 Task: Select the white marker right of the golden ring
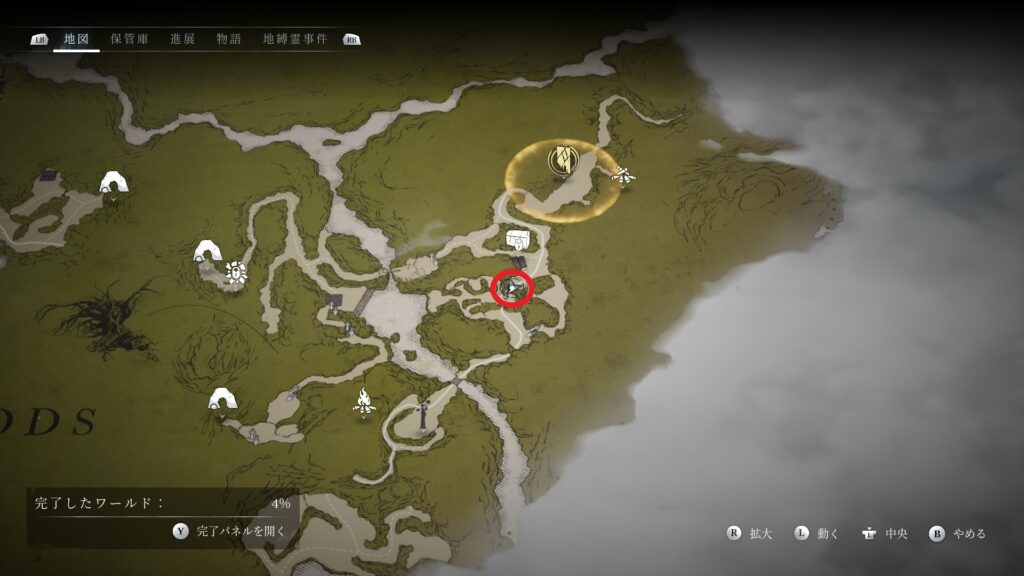coord(624,176)
